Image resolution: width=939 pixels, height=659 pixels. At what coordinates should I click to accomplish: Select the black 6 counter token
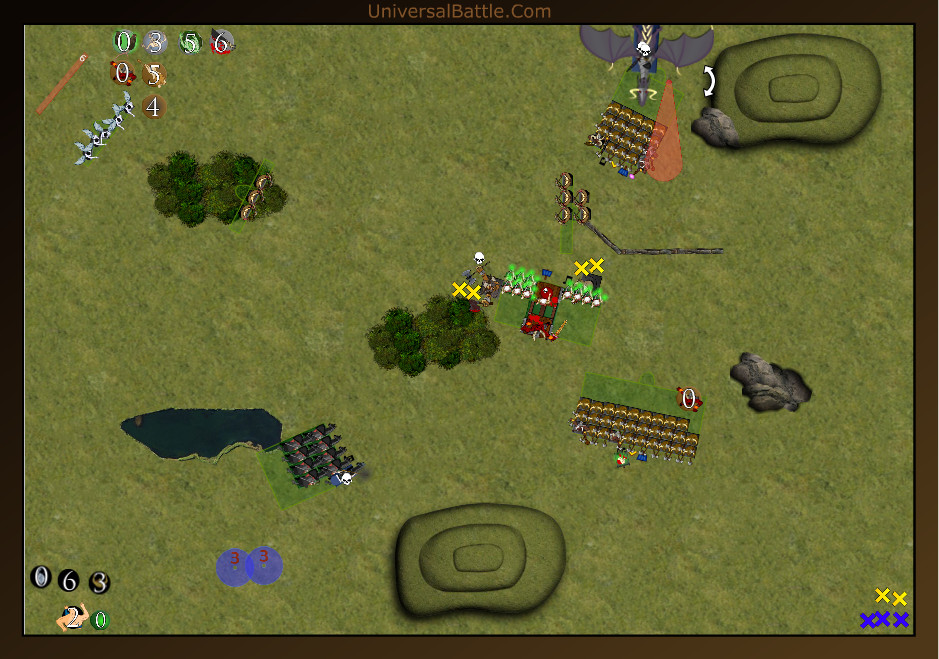click(x=68, y=580)
